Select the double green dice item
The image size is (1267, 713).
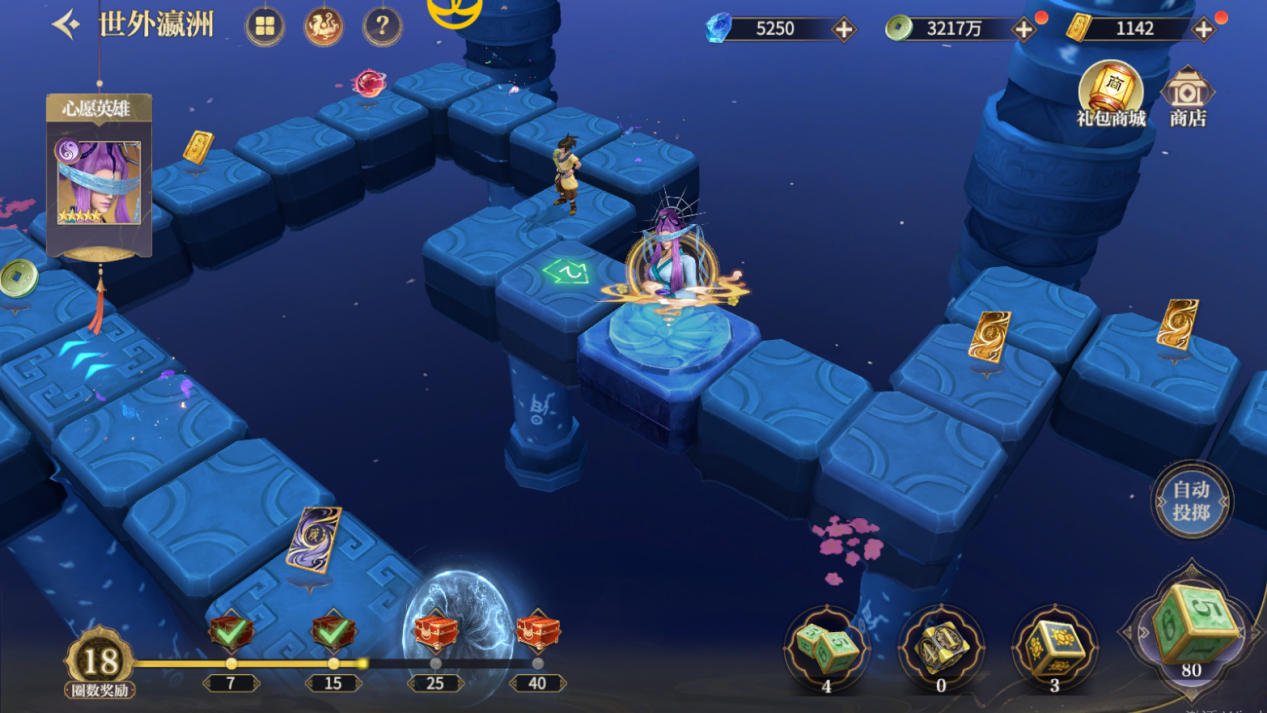[827, 647]
